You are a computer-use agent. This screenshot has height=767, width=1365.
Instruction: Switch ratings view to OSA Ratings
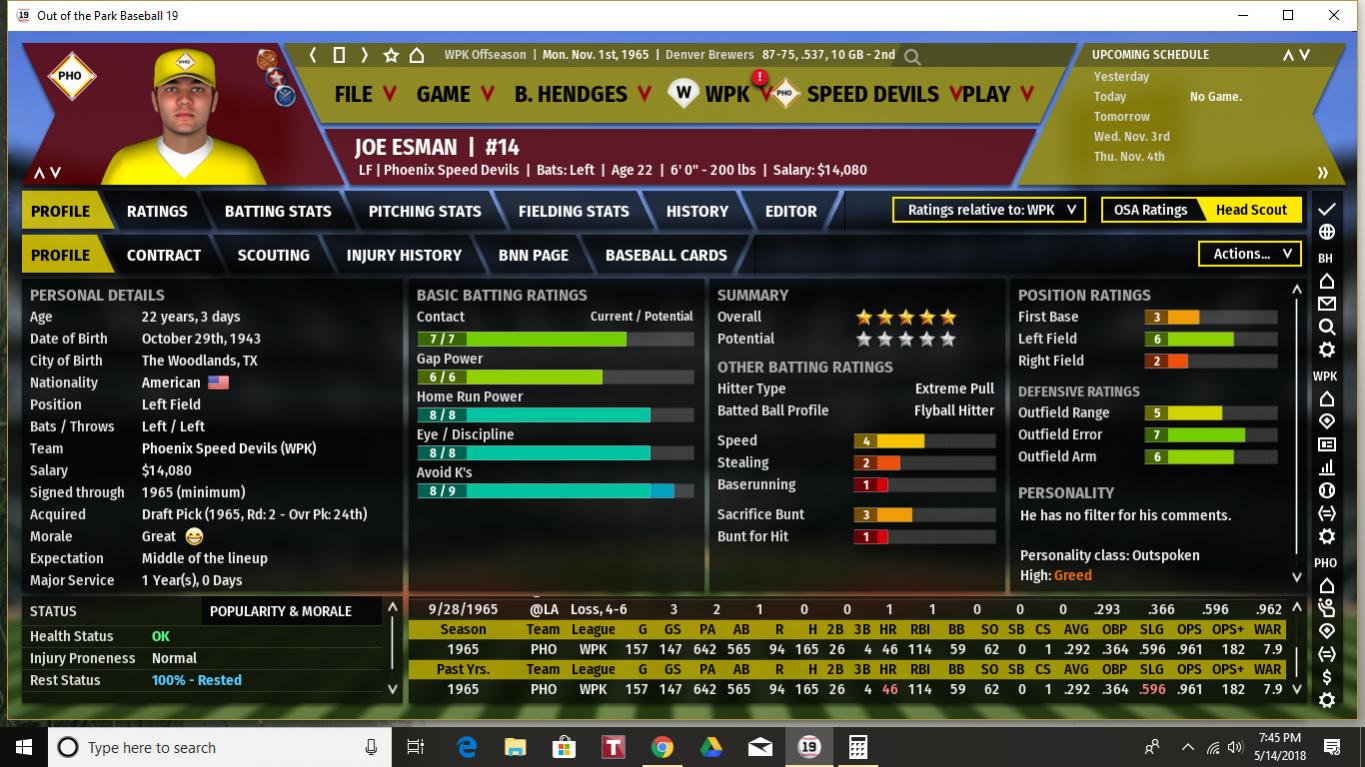tap(1150, 210)
